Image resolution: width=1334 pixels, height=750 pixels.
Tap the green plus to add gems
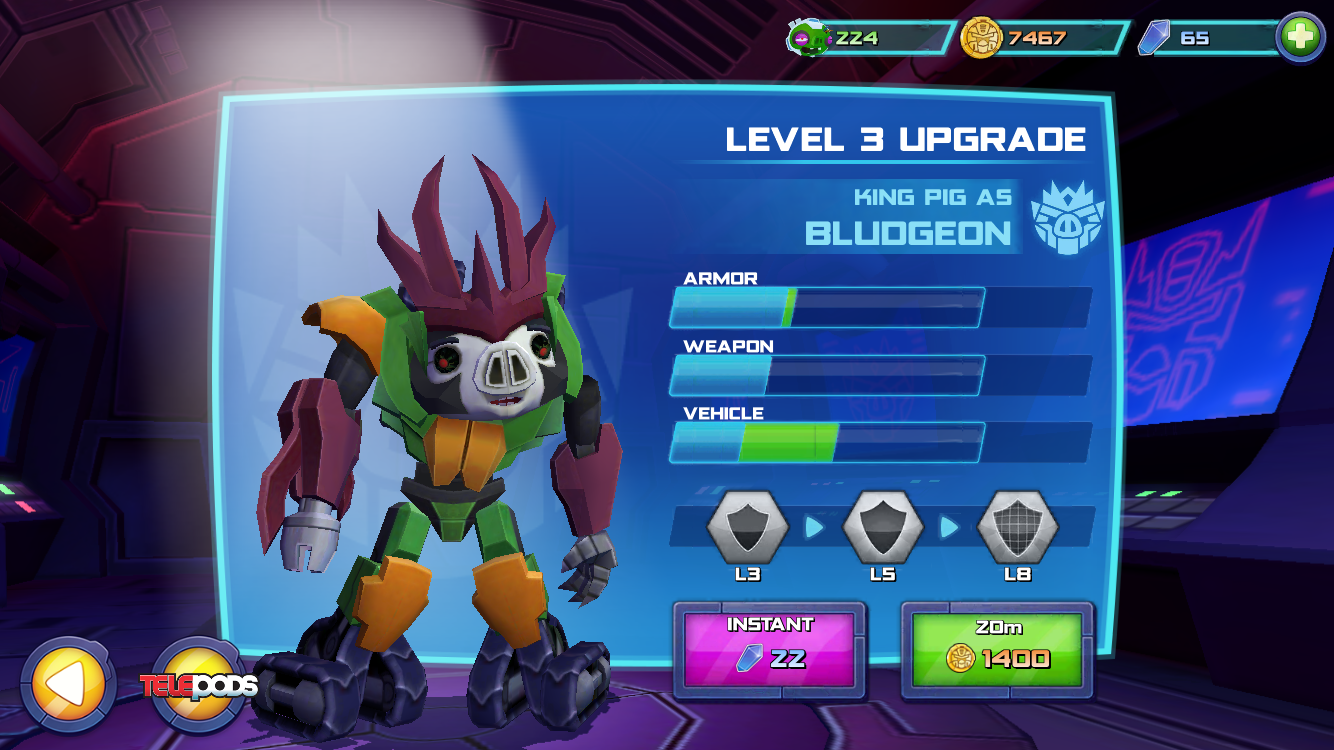click(1300, 38)
